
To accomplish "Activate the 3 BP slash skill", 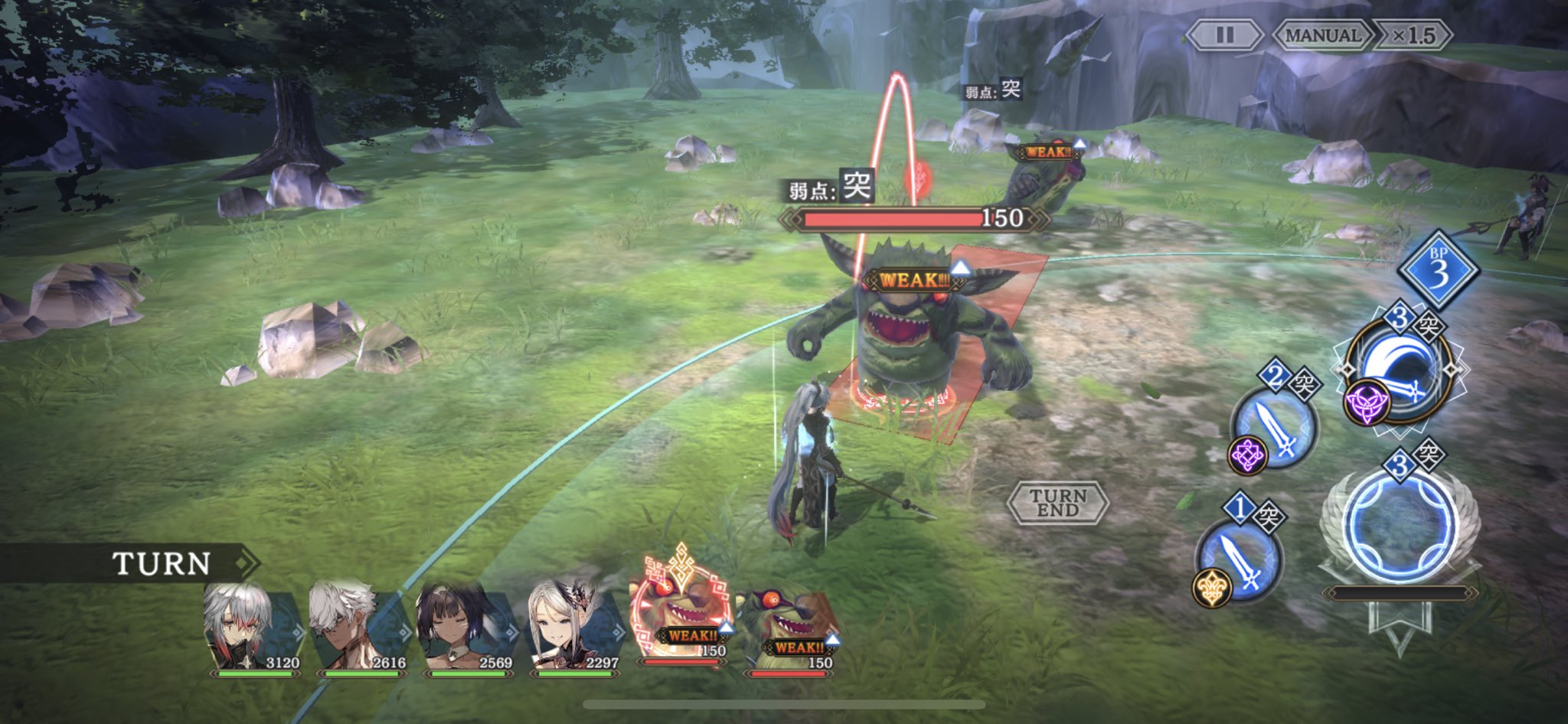I will [1400, 371].
